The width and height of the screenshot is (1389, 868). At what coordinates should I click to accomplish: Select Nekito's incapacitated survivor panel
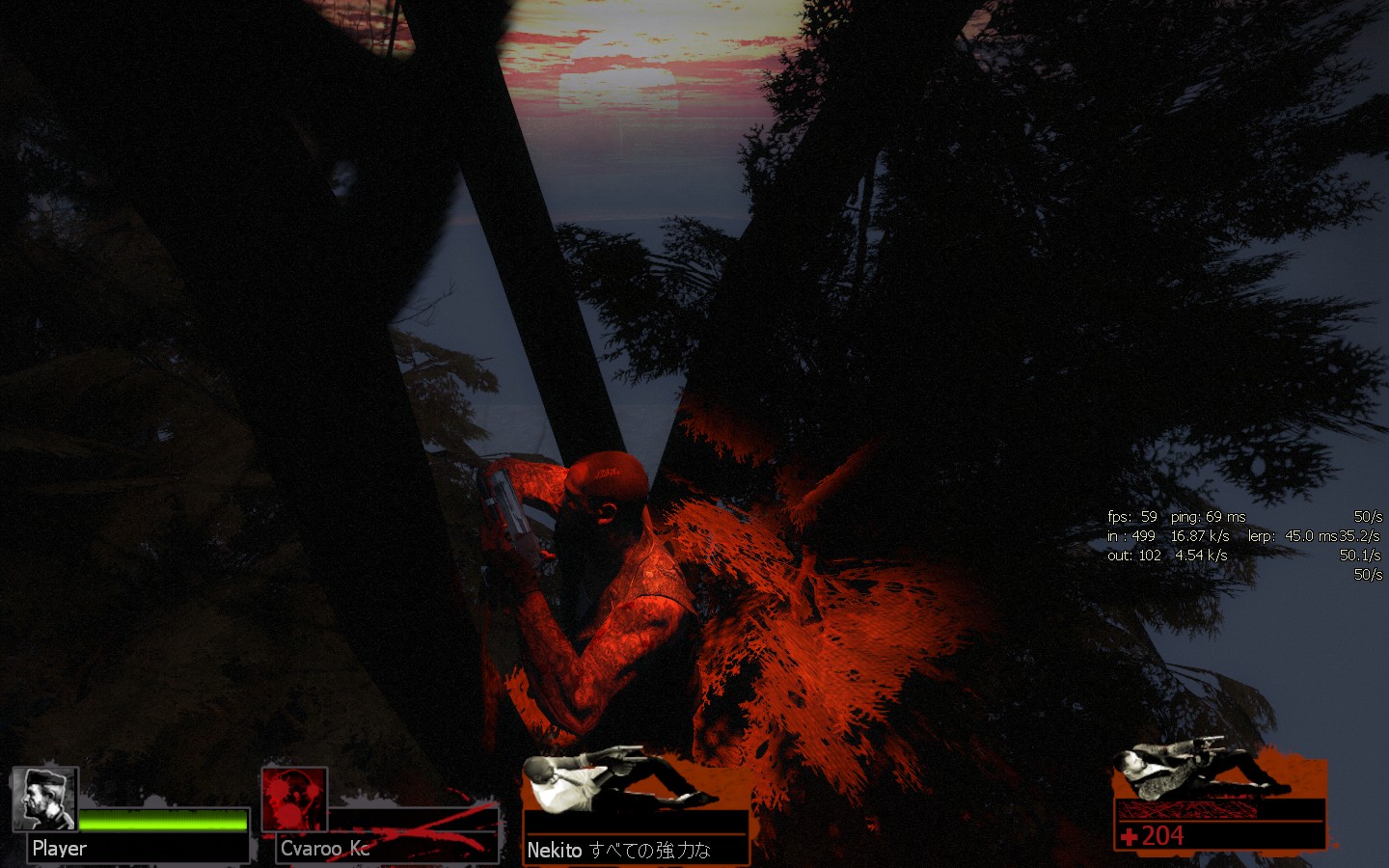636,808
